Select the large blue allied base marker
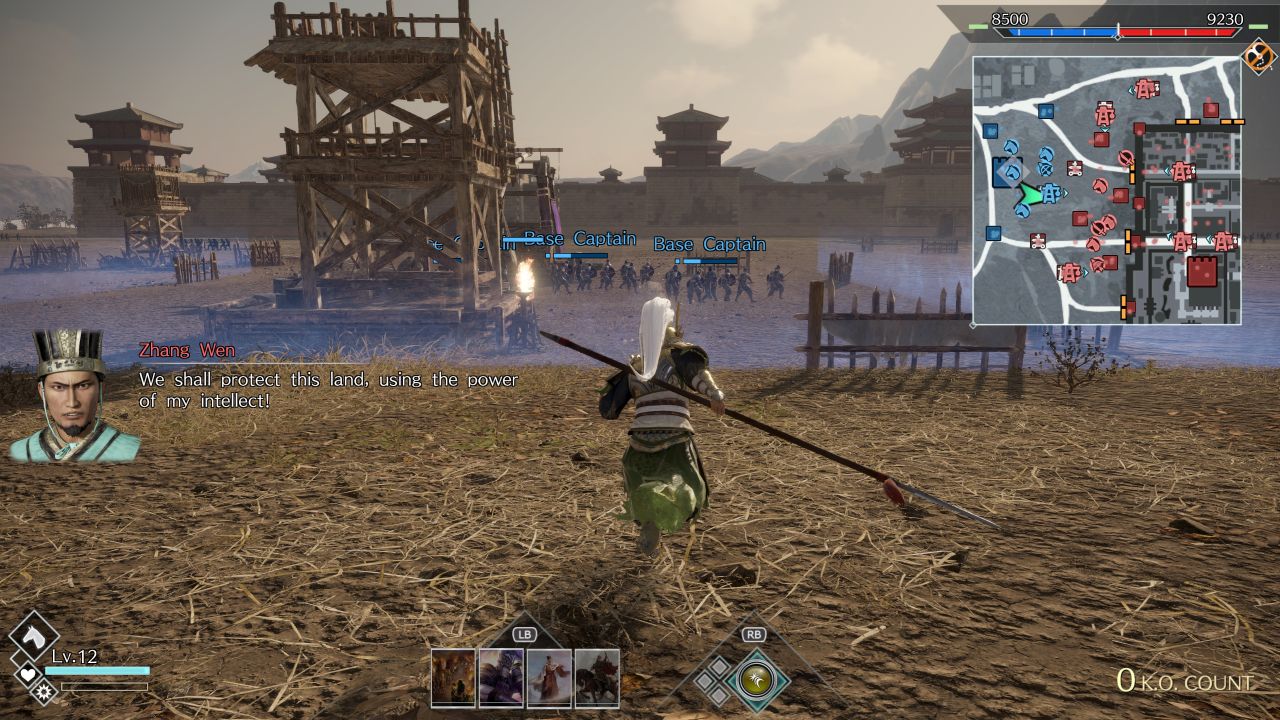 pos(1005,171)
